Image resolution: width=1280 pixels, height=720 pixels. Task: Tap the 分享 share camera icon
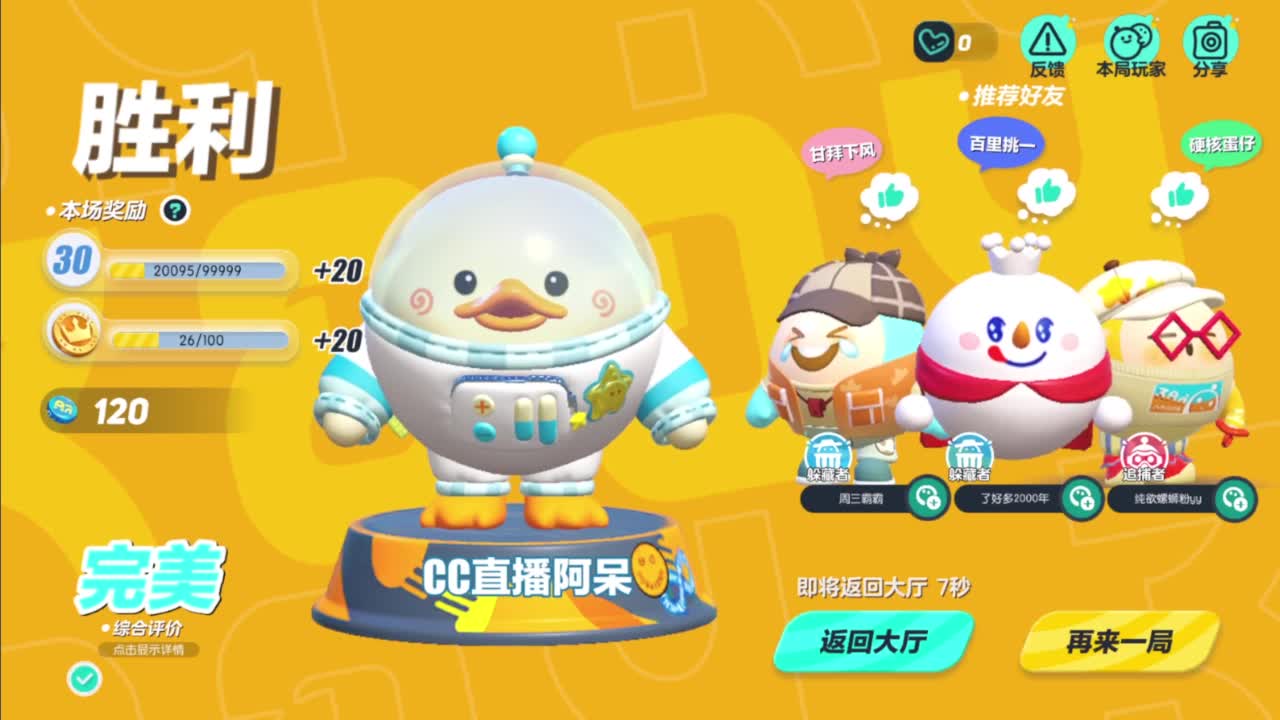click(1211, 41)
